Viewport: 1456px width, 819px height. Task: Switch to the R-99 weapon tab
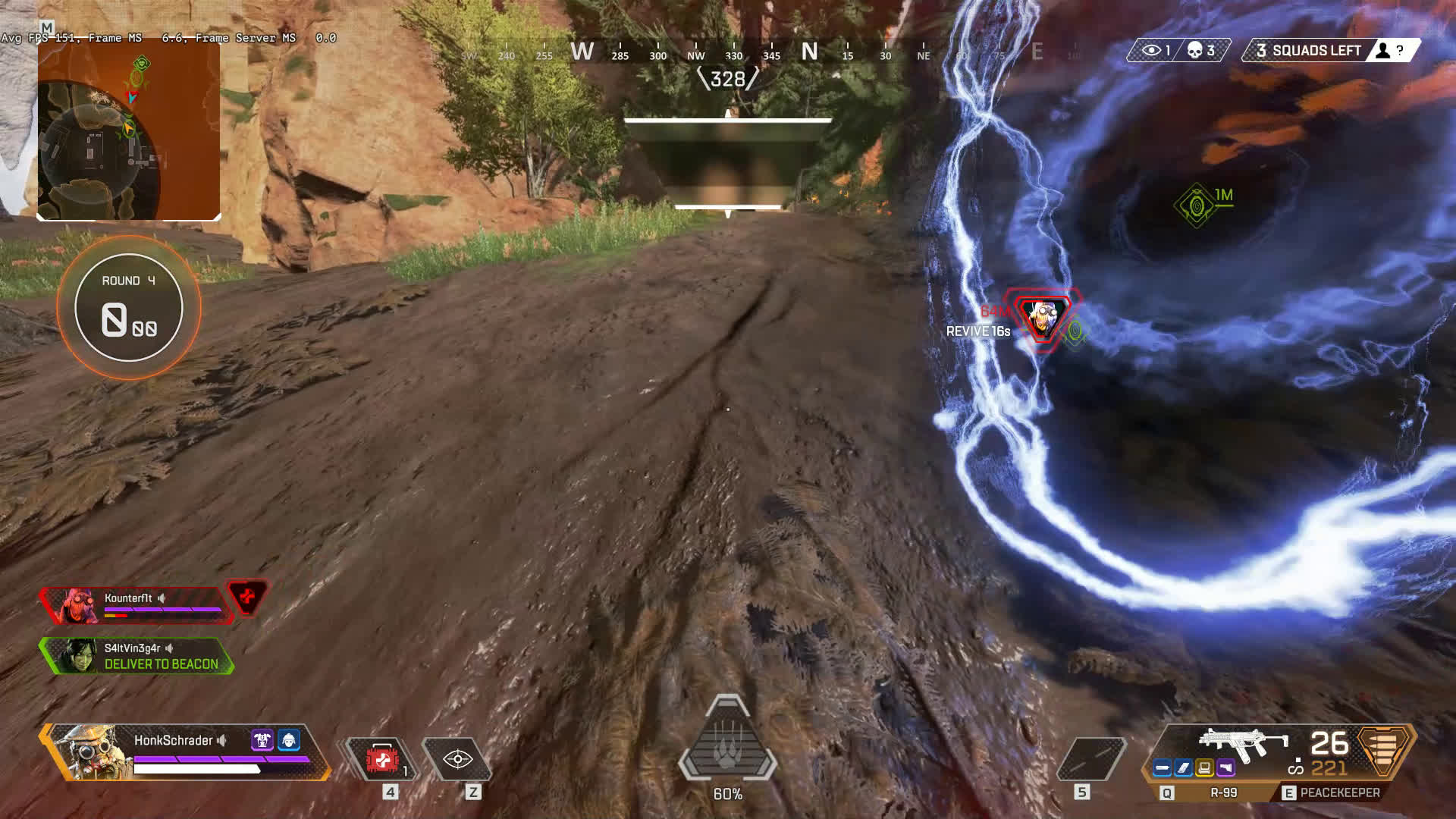pyautogui.click(x=1215, y=792)
